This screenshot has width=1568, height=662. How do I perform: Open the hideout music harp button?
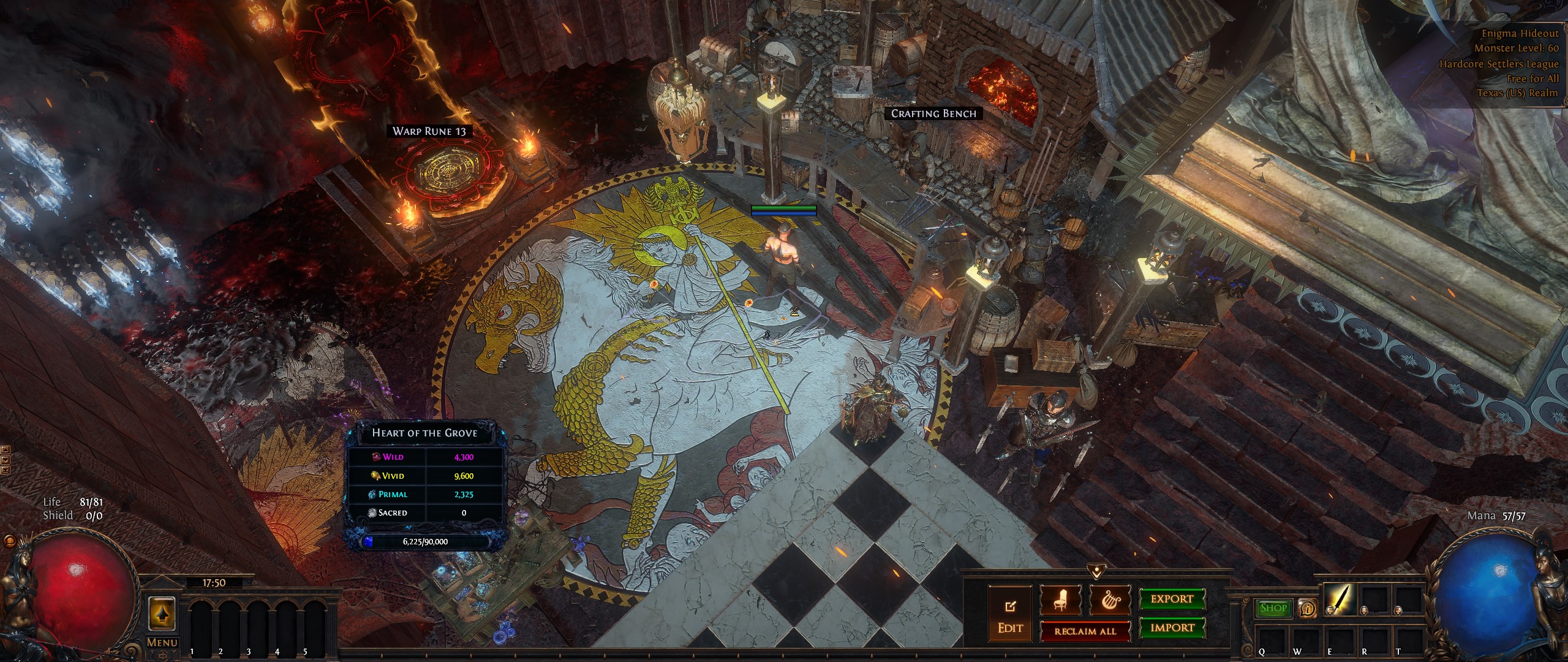1110,600
